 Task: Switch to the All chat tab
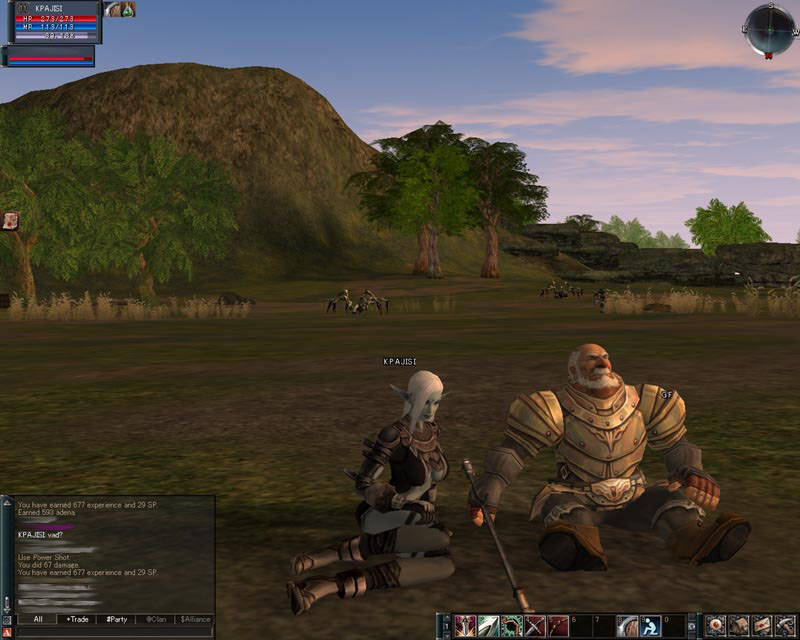coord(37,619)
